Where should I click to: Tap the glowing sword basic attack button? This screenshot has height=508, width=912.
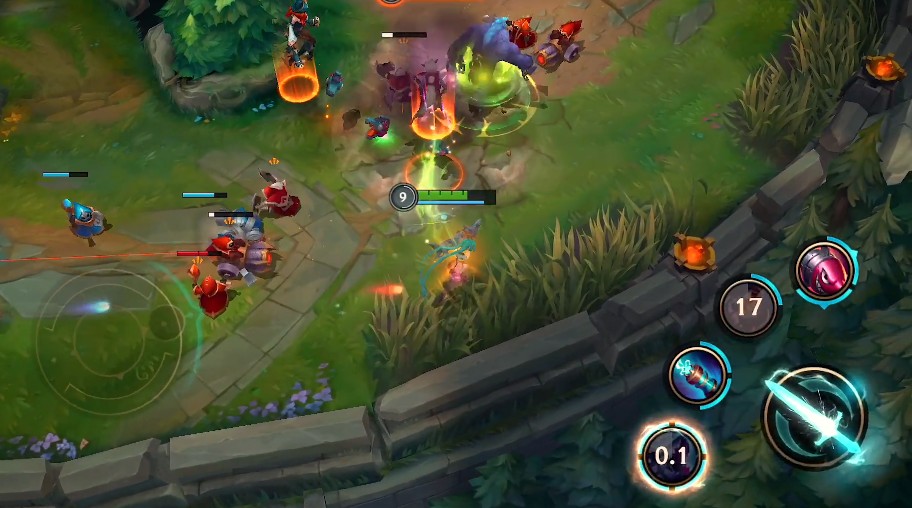[813, 417]
